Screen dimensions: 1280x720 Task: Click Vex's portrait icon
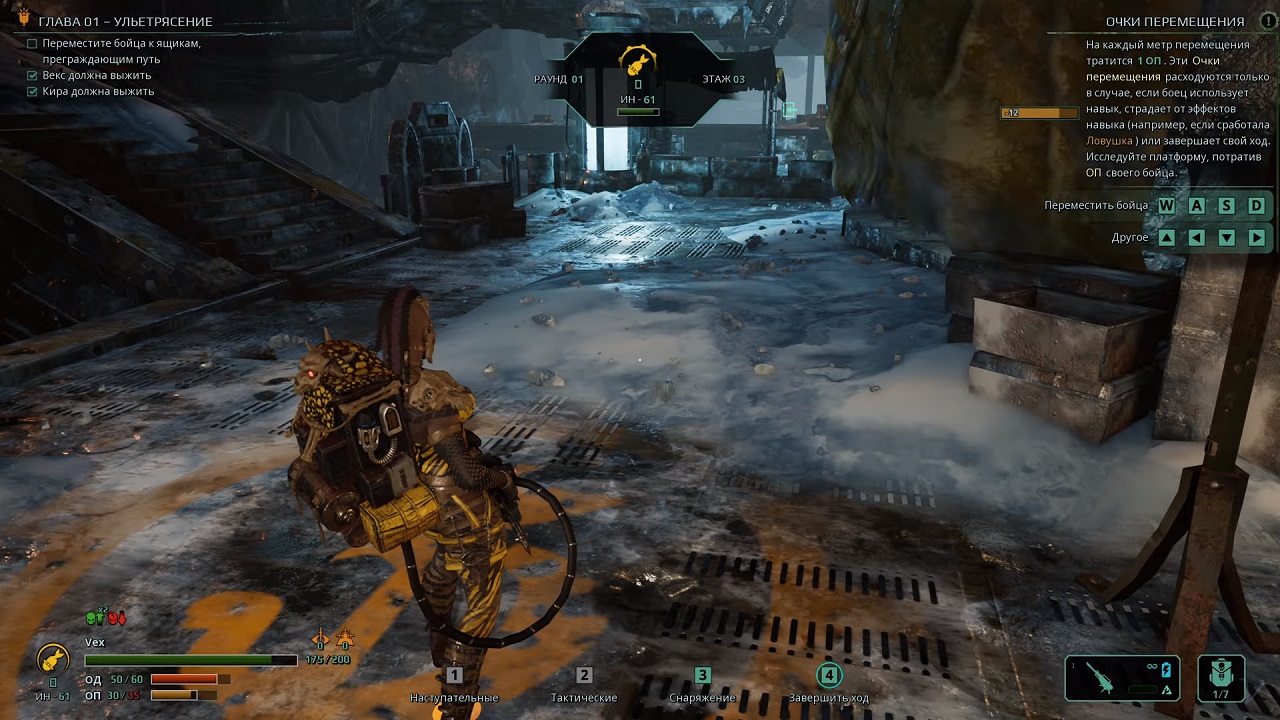(52, 659)
